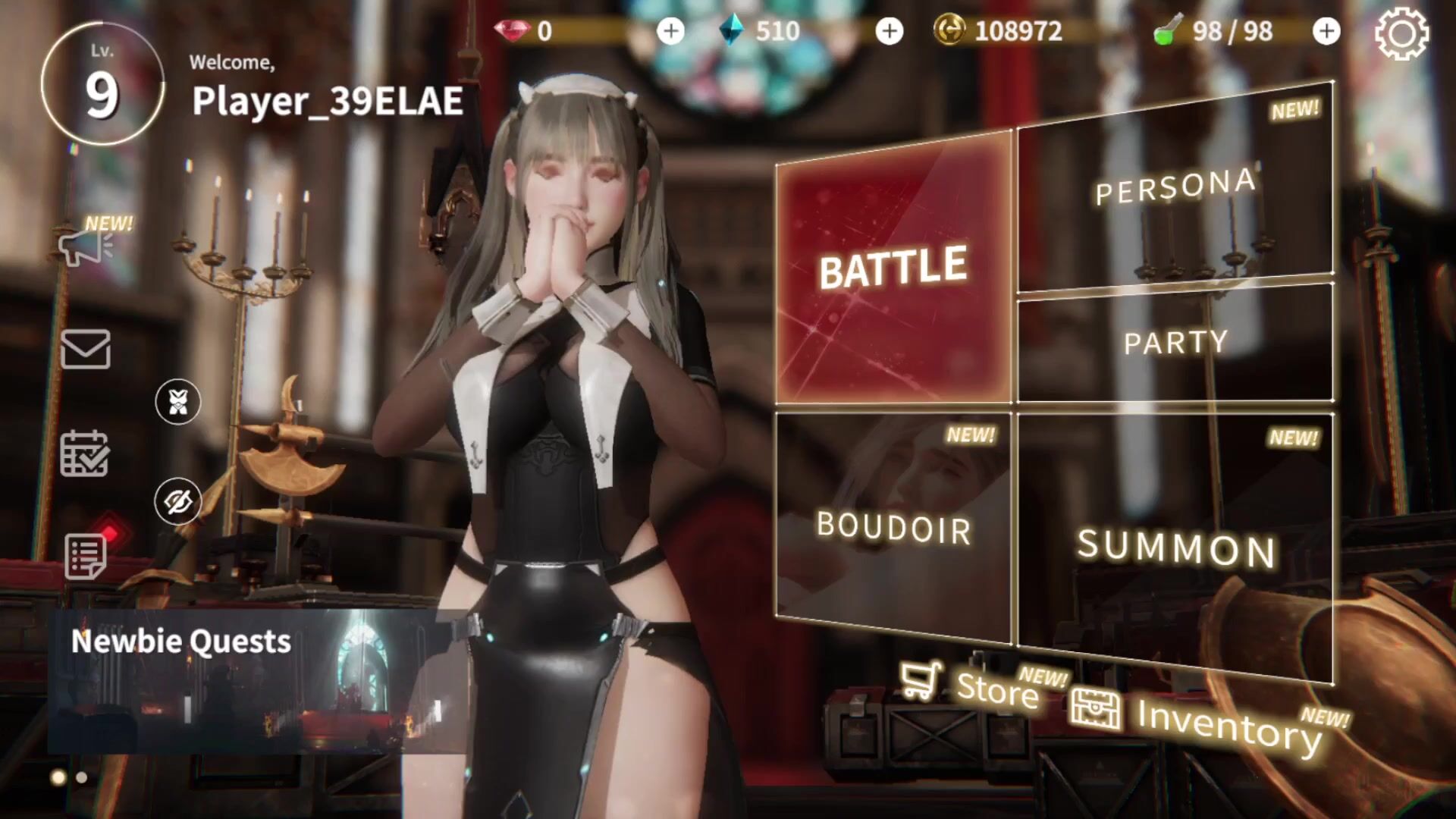Open the mail envelope icon
Viewport: 1456px width, 819px height.
click(x=85, y=350)
